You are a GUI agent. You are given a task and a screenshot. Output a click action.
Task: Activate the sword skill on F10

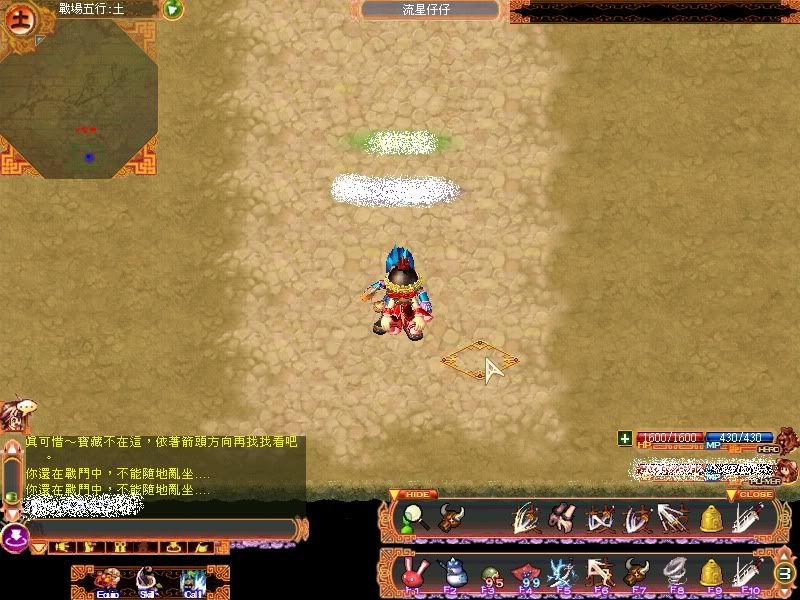click(x=746, y=572)
